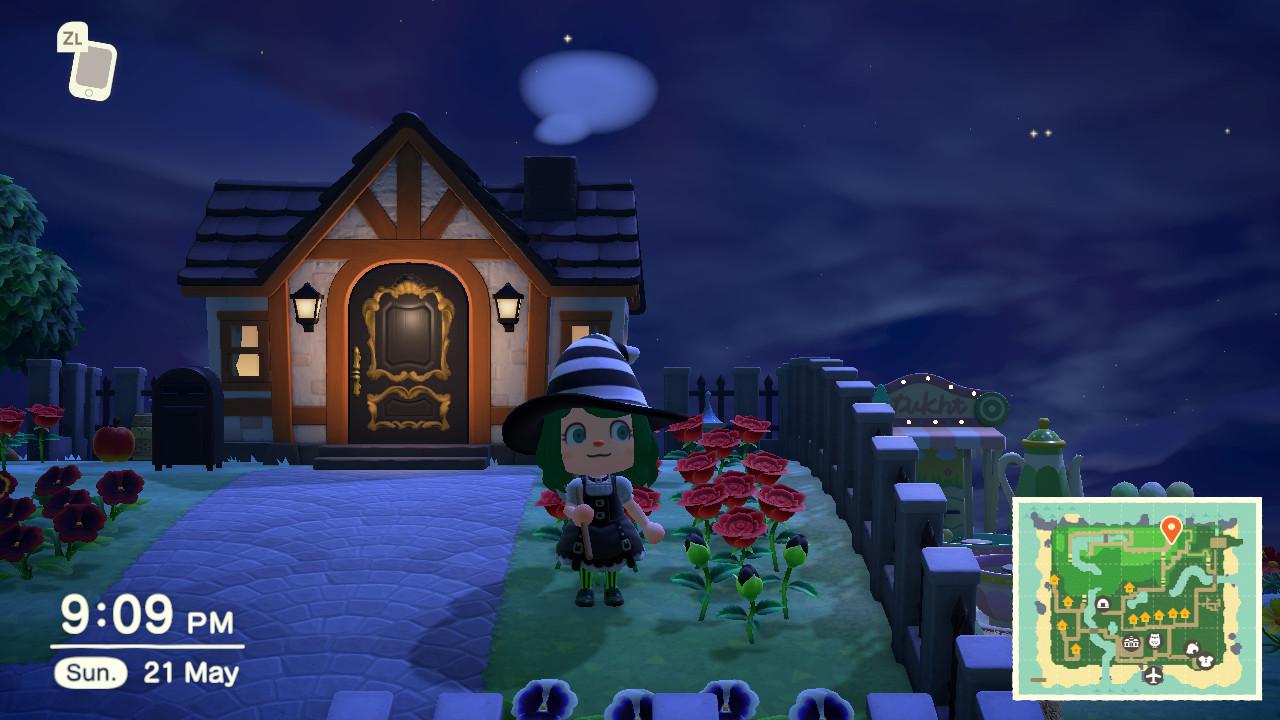The width and height of the screenshot is (1280, 720).
Task: Click the owl Museum icon on the minimap
Action: [x=1154, y=640]
